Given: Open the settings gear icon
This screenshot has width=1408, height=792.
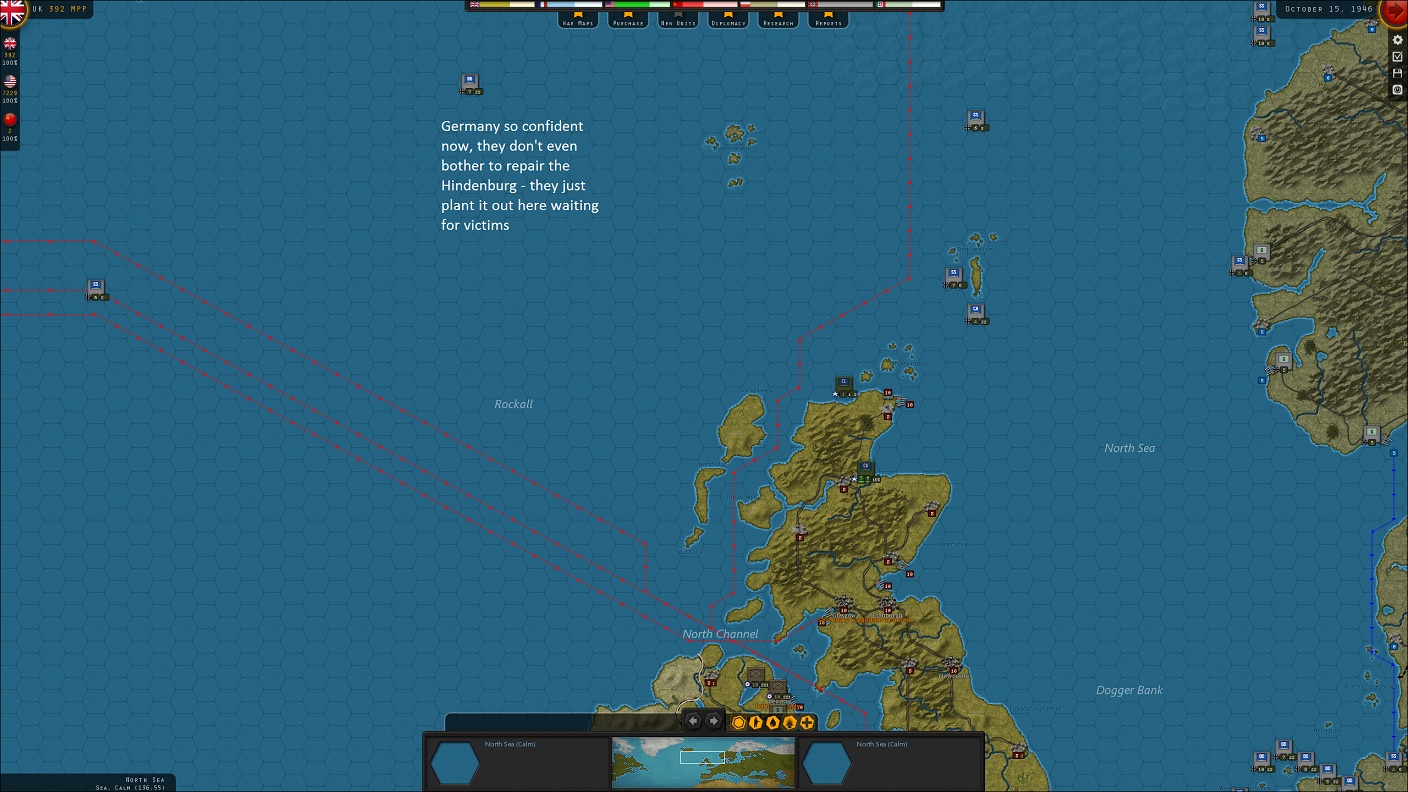Looking at the screenshot, I should tap(1398, 40).
